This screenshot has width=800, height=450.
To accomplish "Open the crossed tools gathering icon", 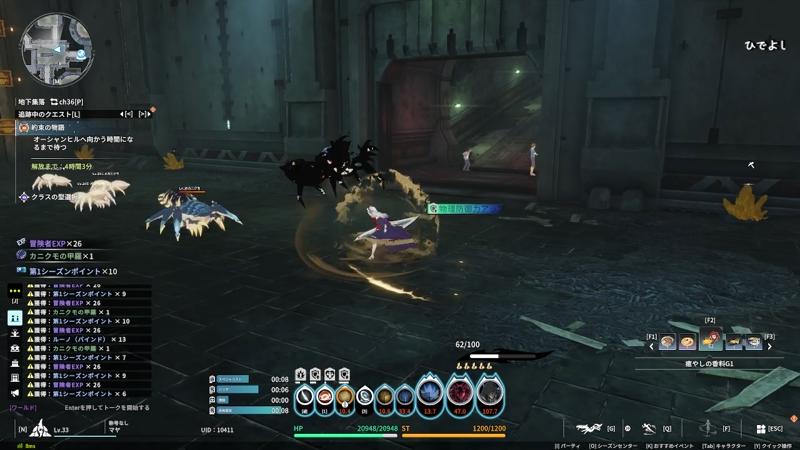I will click(648, 428).
